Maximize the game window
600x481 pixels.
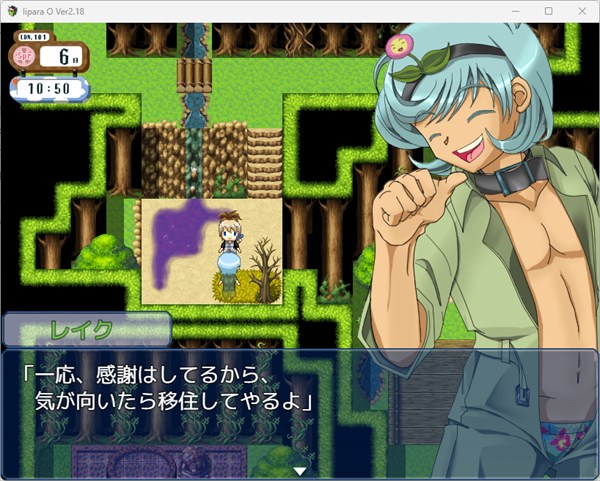[x=548, y=11]
